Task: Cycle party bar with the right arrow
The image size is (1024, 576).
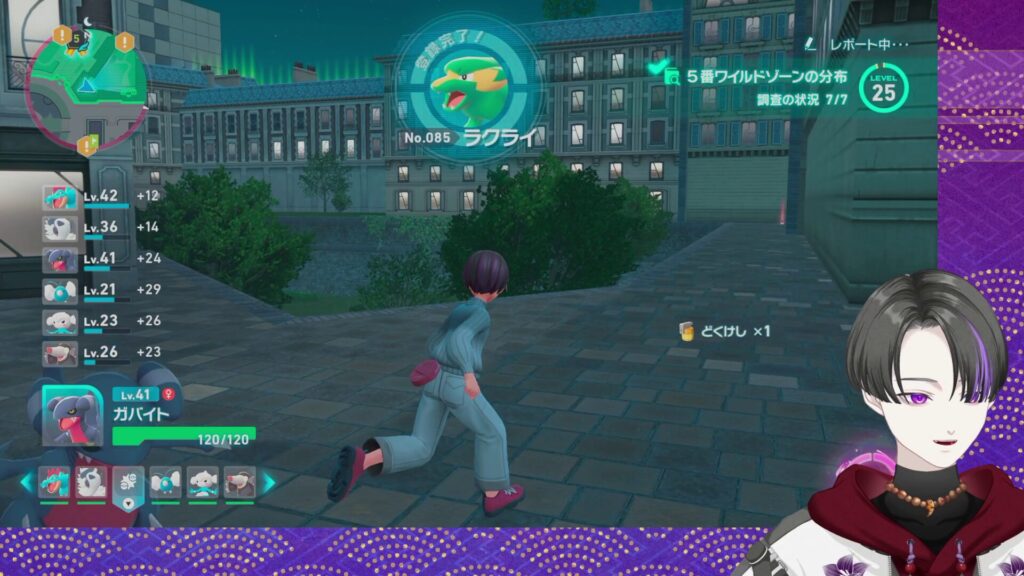Action: click(268, 483)
